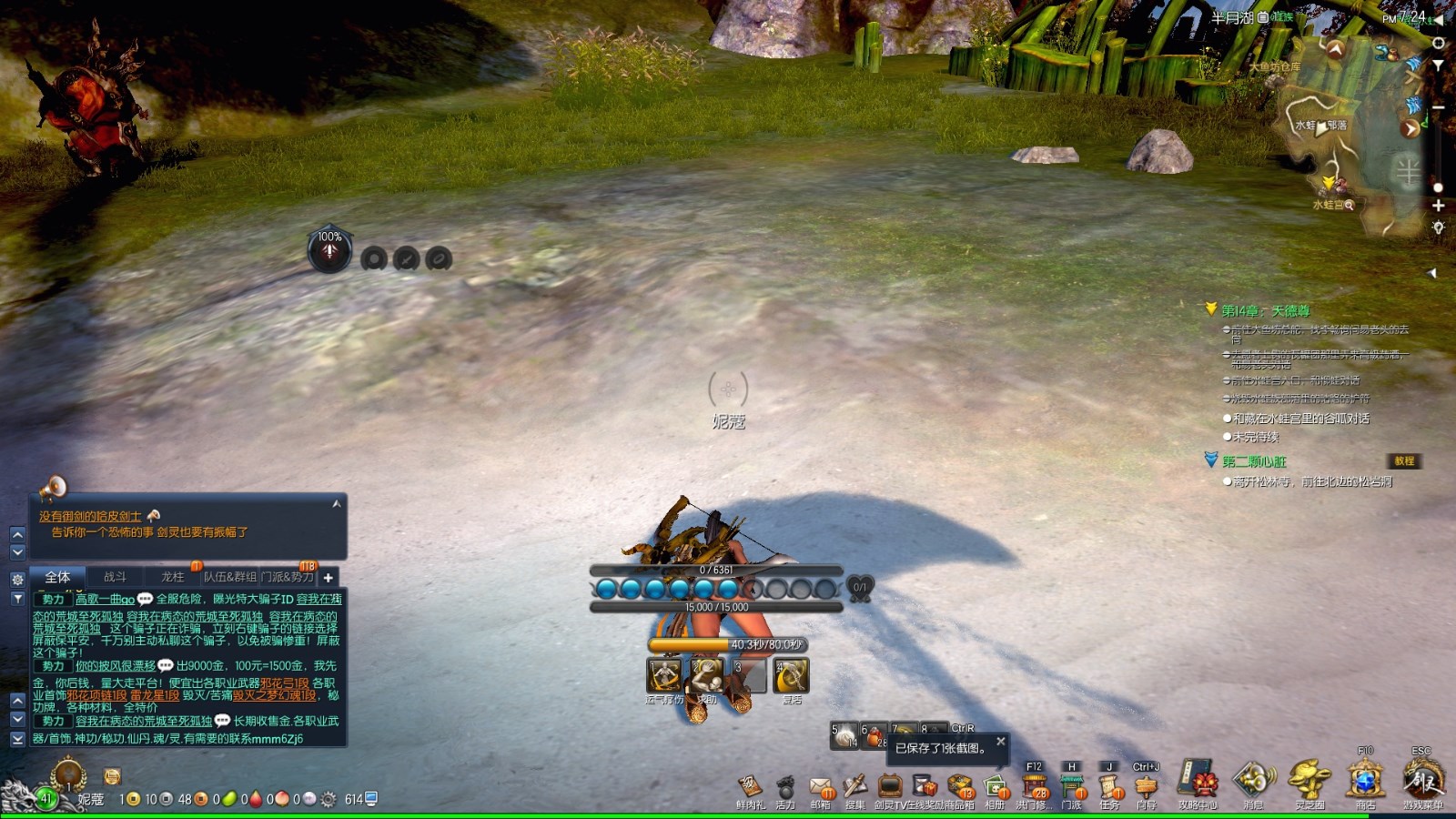Close the screenshot saved notification
The height and width of the screenshot is (819, 1456).
pyautogui.click(x=1000, y=742)
